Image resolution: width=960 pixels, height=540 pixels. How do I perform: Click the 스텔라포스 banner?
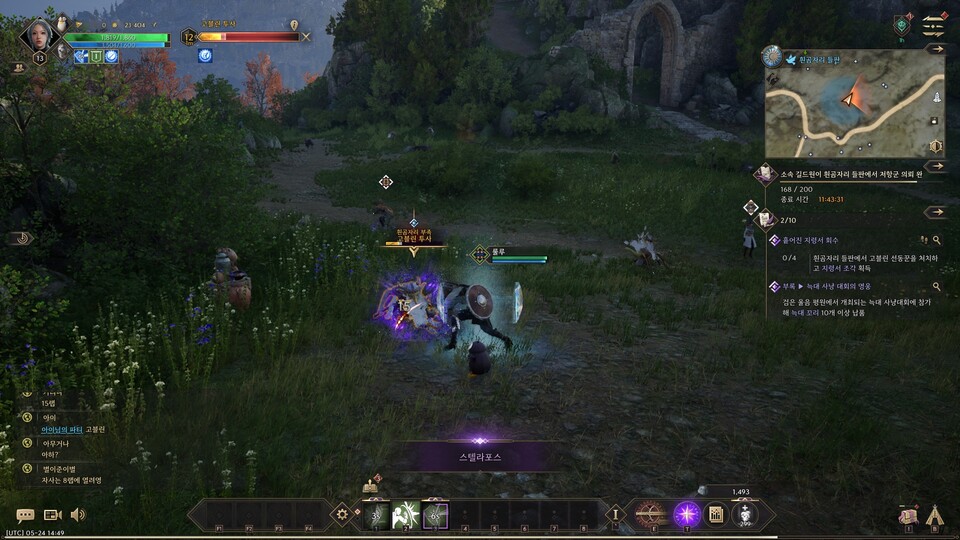479,457
